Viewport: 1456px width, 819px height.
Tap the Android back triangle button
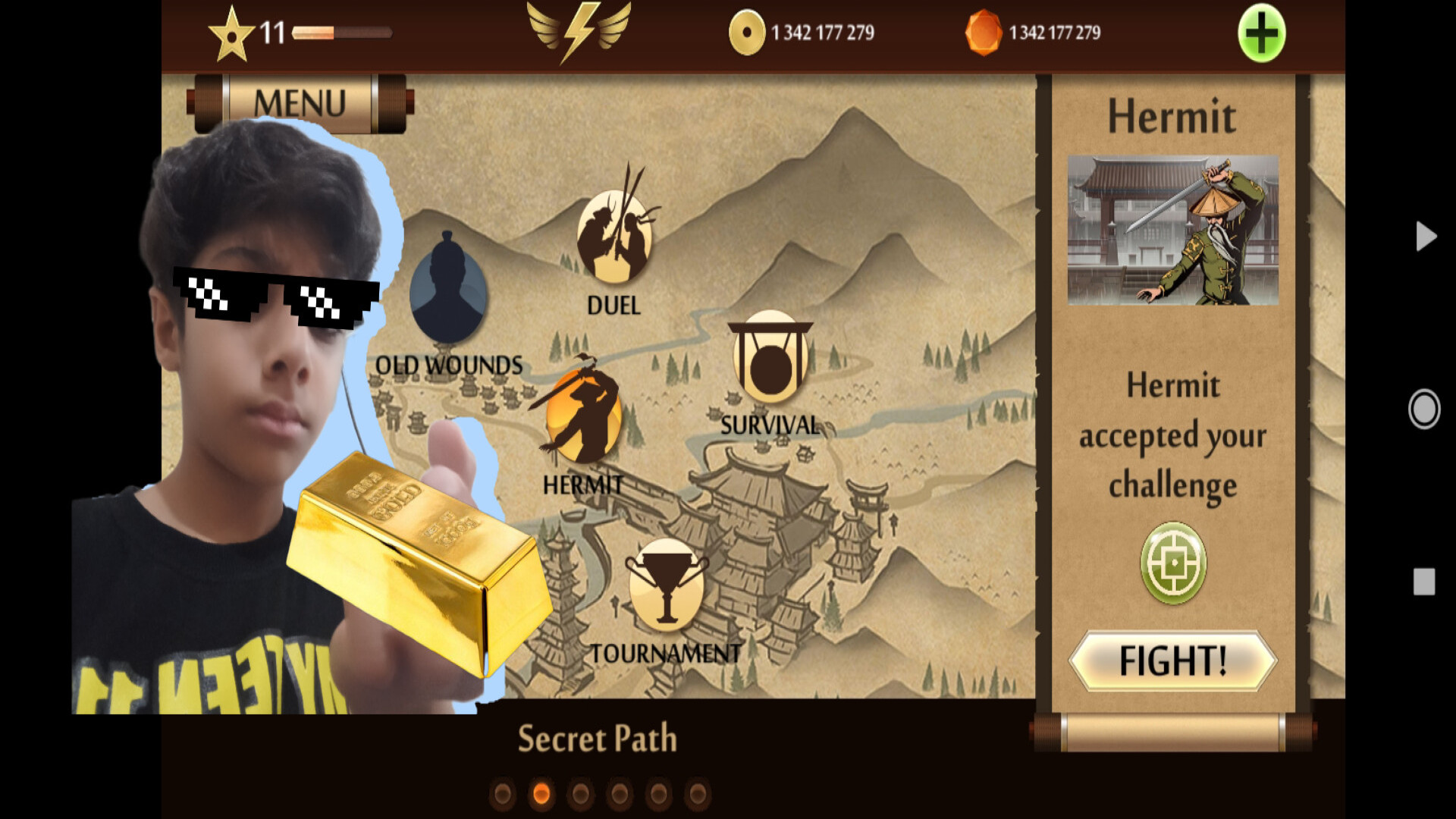point(1425,237)
